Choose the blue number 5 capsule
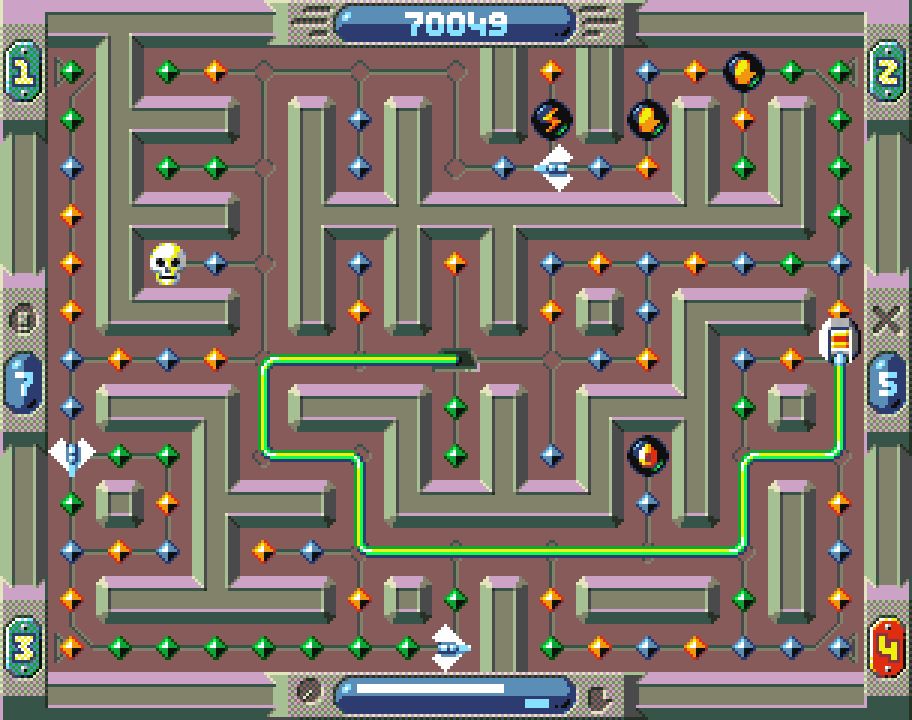The image size is (912, 720). coord(887,381)
